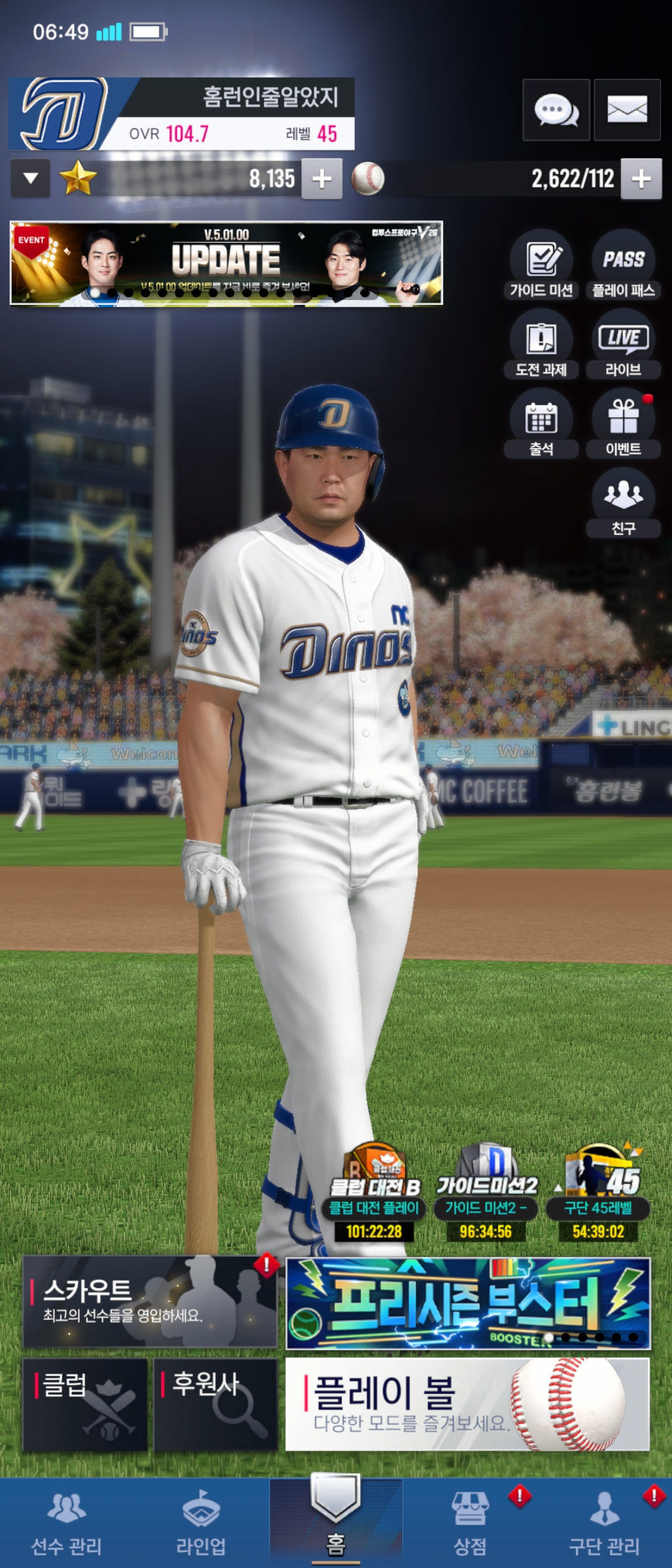Viewport: 672px width, 1568px height.
Task: Expand the currency dropdown arrow
Action: (x=30, y=179)
